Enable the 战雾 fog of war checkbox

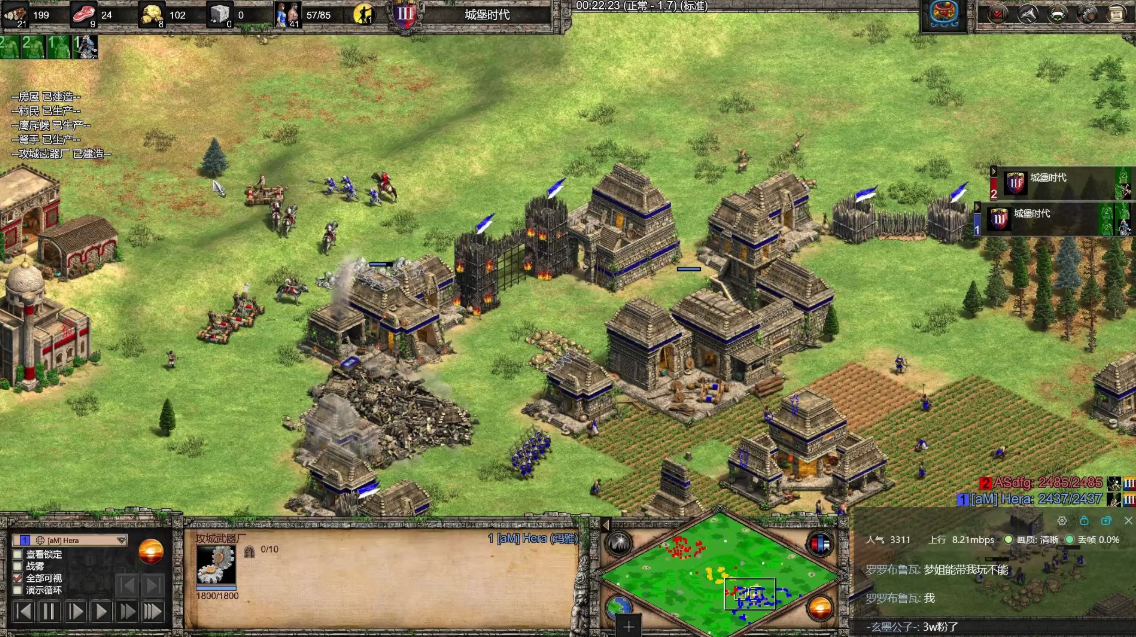click(x=18, y=566)
